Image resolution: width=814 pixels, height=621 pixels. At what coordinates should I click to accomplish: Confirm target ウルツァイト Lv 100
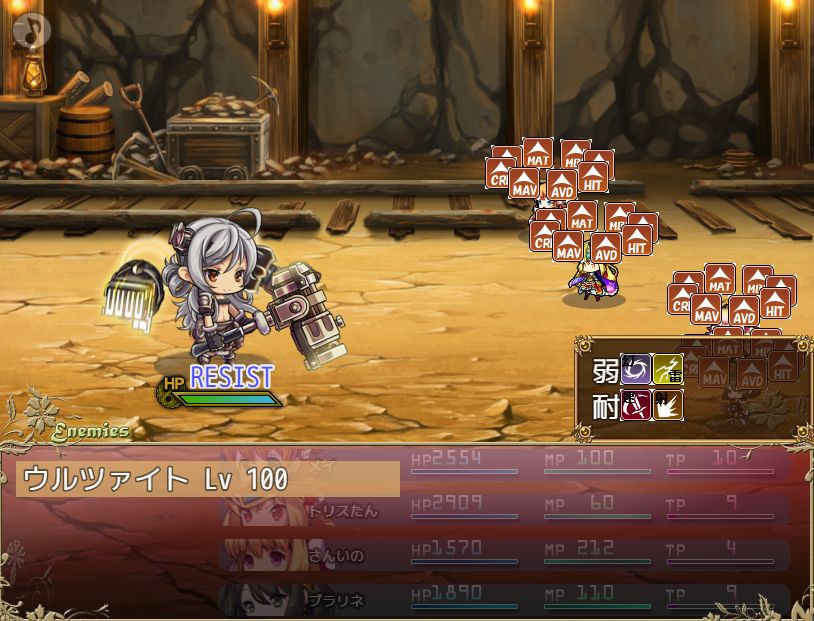click(x=208, y=479)
